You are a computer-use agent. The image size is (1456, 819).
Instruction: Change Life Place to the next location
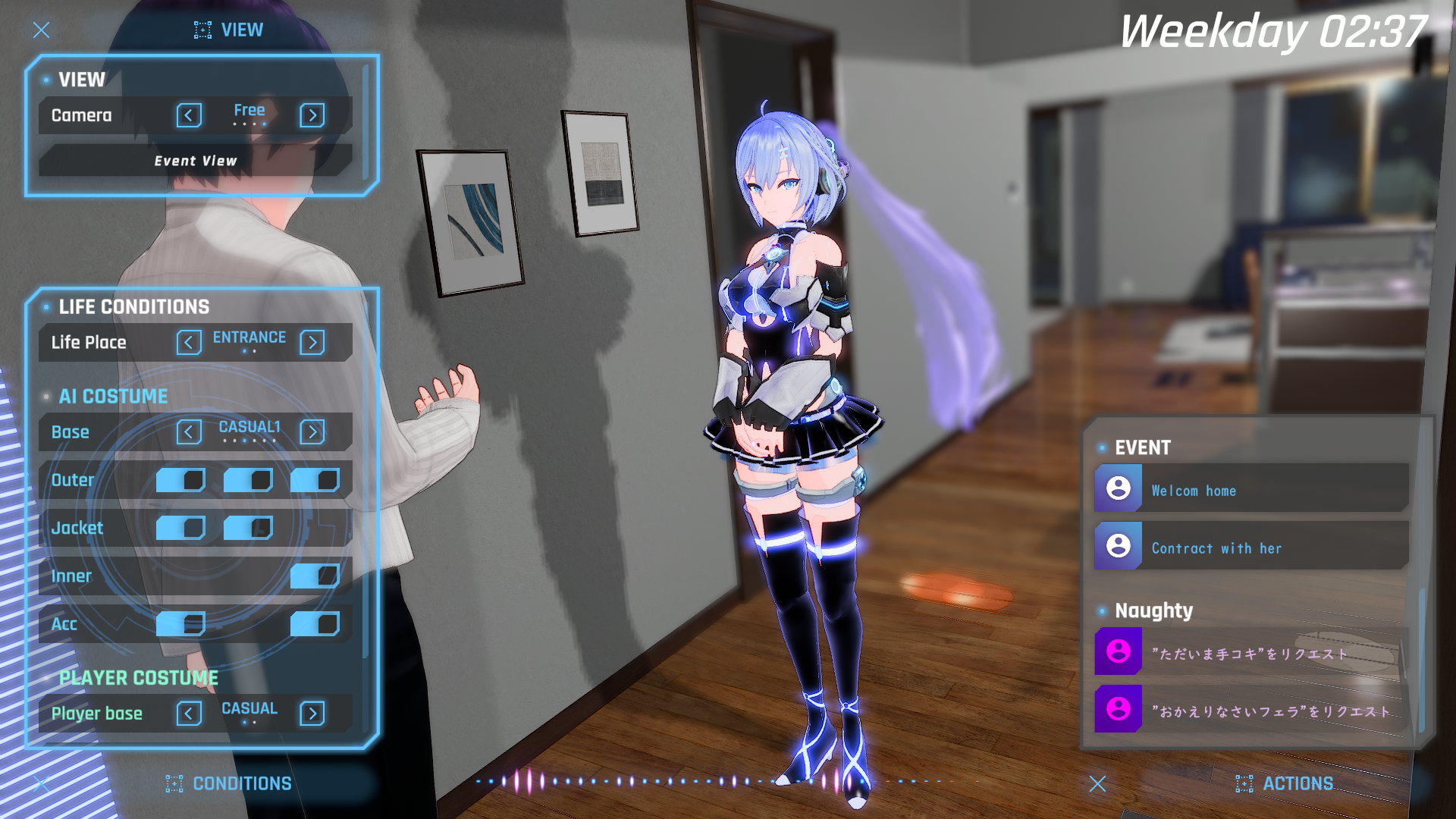(312, 343)
